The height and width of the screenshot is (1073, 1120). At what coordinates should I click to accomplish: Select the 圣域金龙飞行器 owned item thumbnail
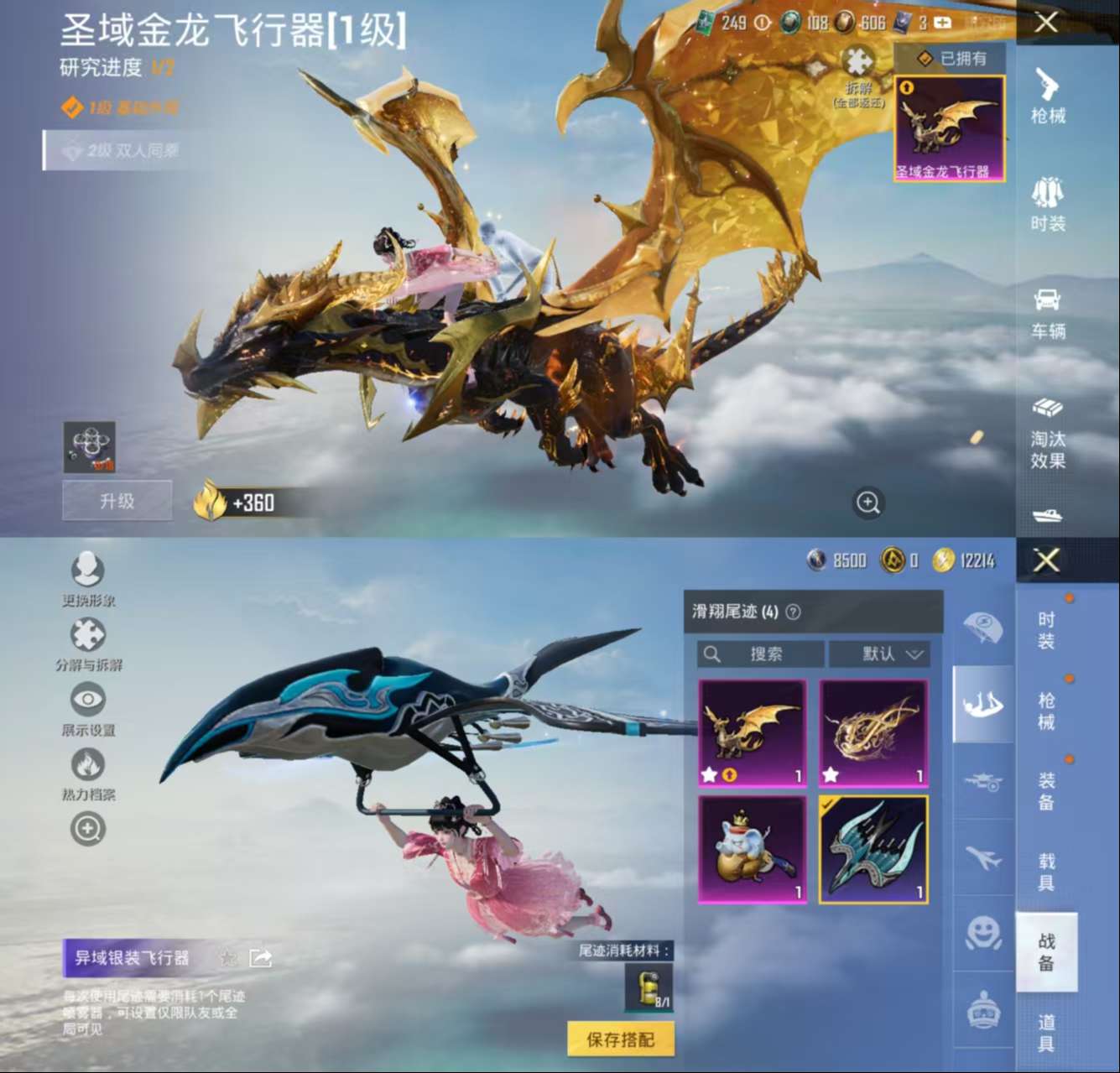click(949, 128)
